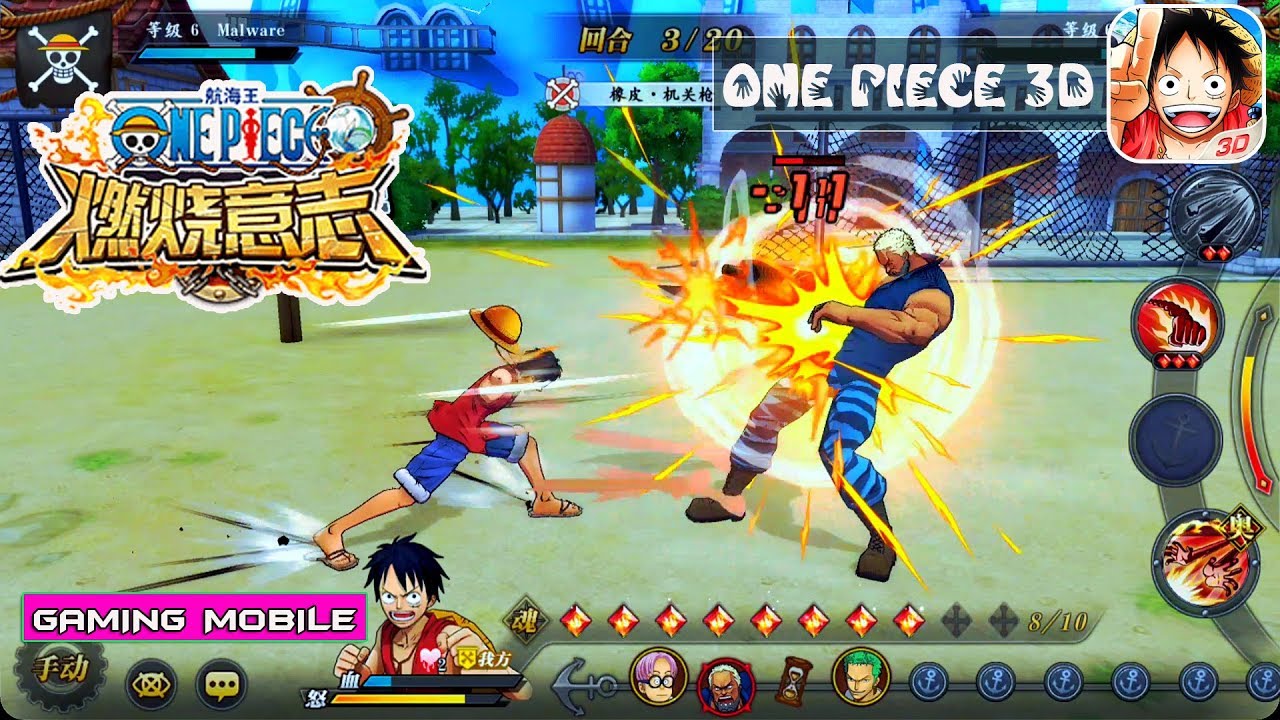Toggle the 手动 manual battle mode button

click(x=59, y=671)
